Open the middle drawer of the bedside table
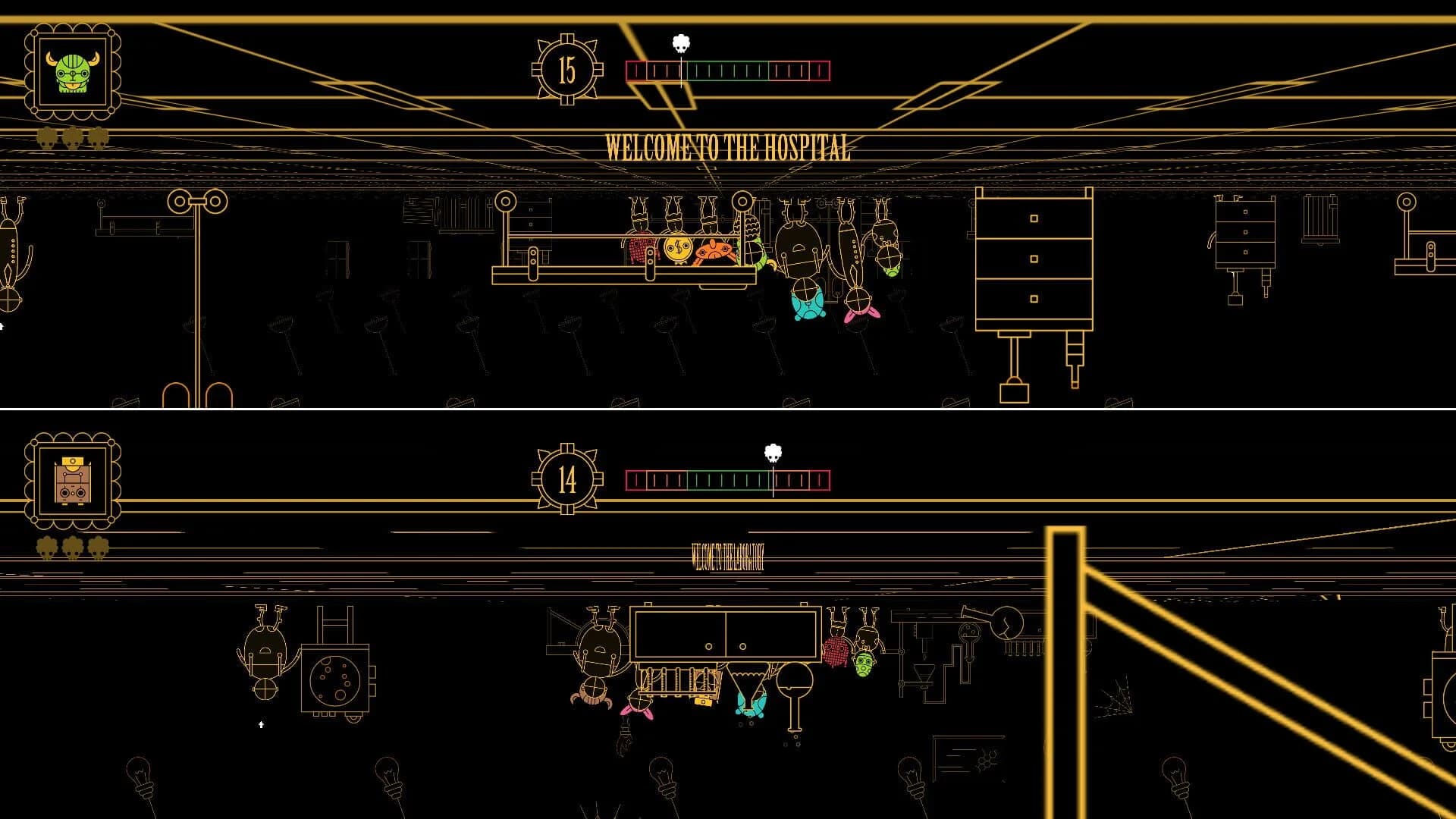Viewport: 1456px width, 819px height. [1245, 232]
